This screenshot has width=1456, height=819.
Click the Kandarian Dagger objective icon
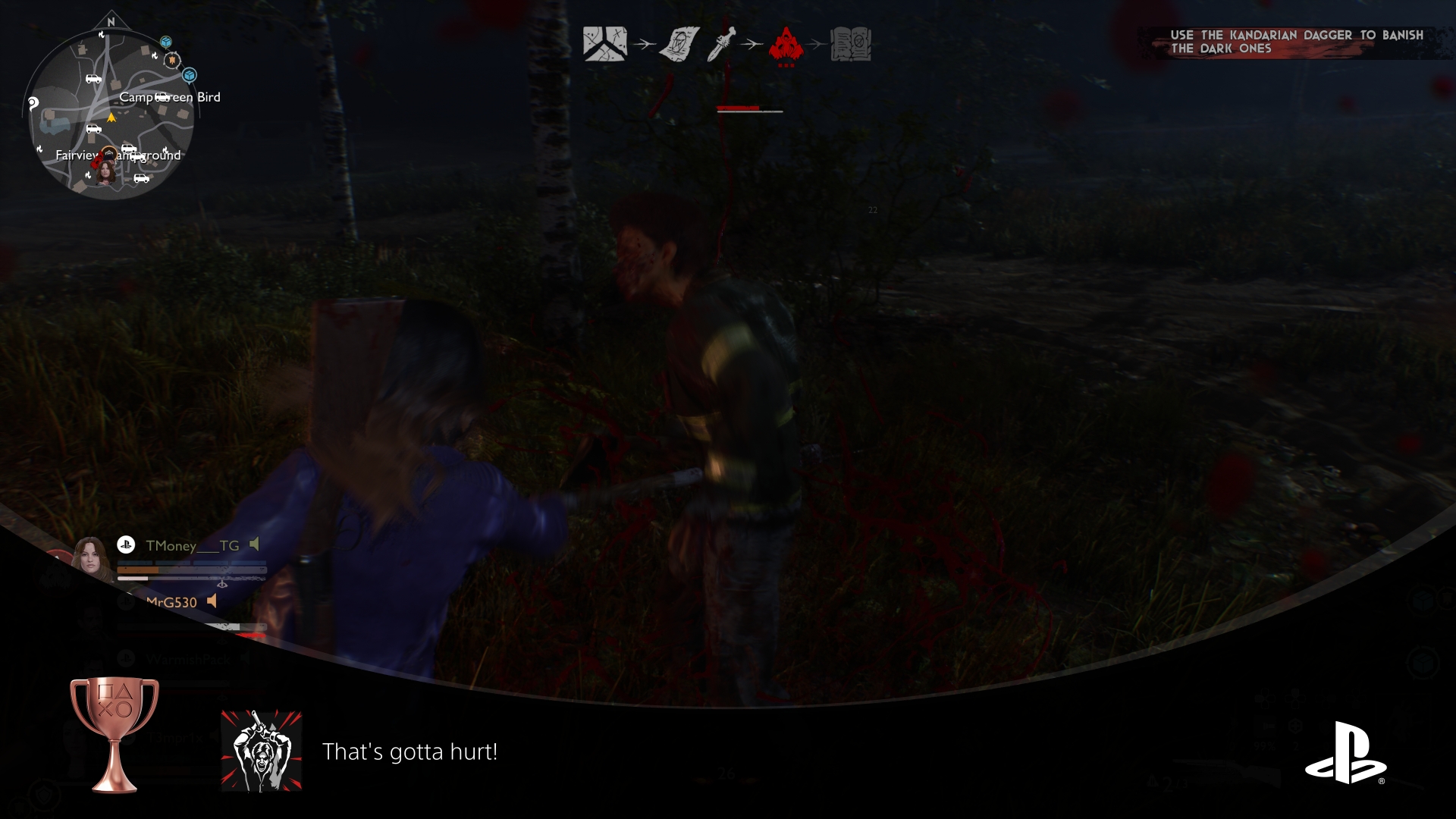pyautogui.click(x=722, y=43)
